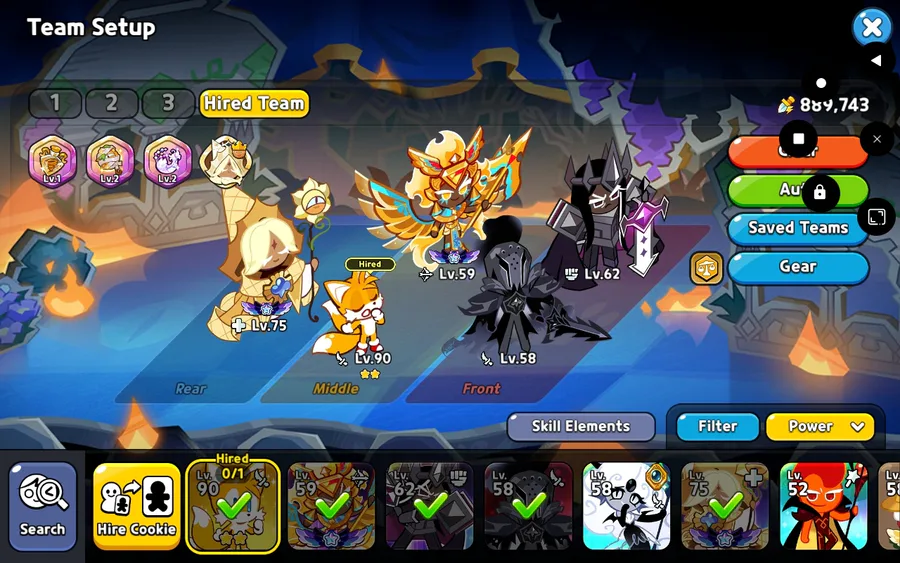Screen dimensions: 900x563
Task: Select the Lv.59 golden cookie card
Action: point(331,505)
